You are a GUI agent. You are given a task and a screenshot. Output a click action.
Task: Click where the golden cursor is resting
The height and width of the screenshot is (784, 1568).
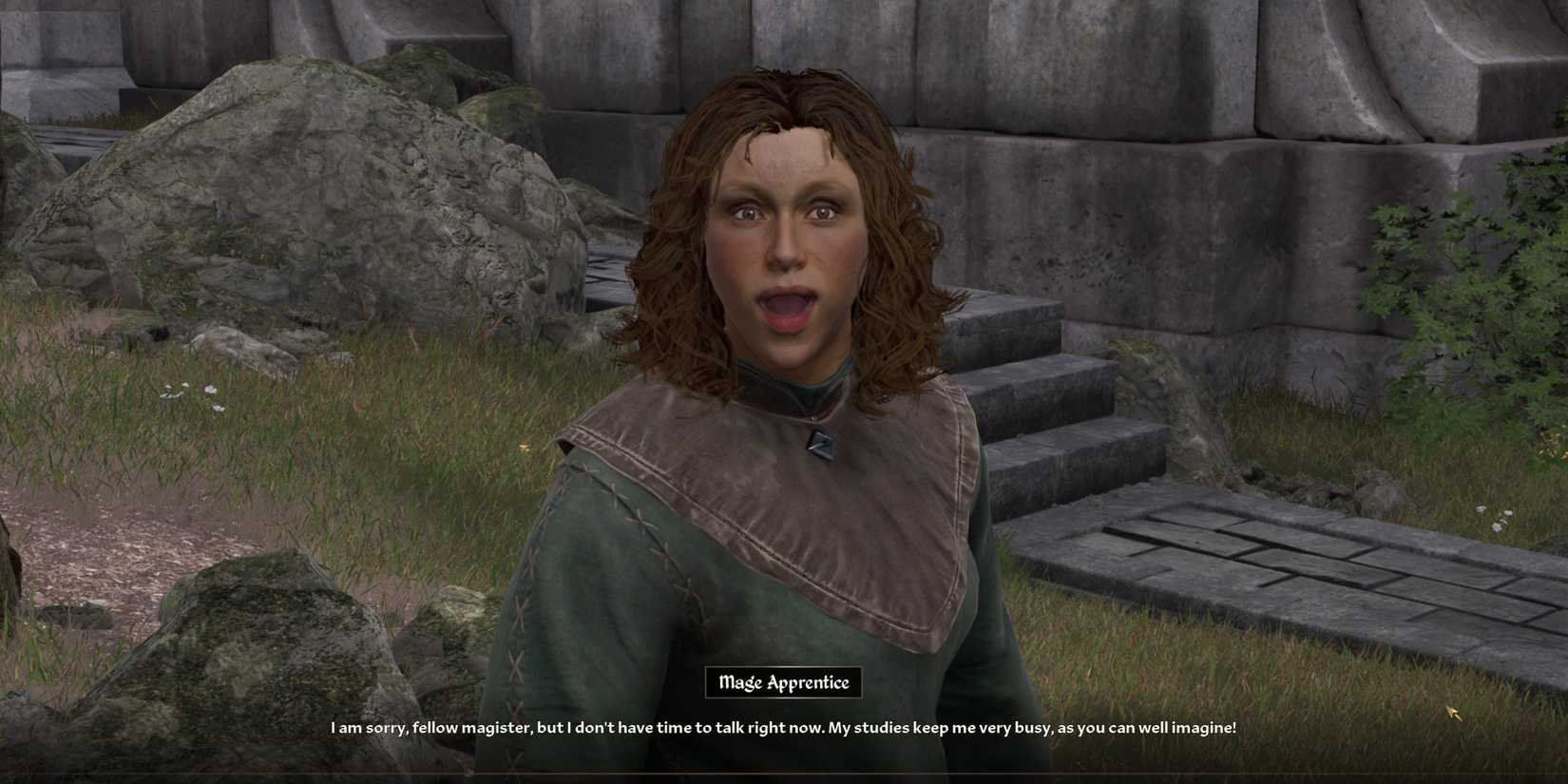pyautogui.click(x=1453, y=712)
